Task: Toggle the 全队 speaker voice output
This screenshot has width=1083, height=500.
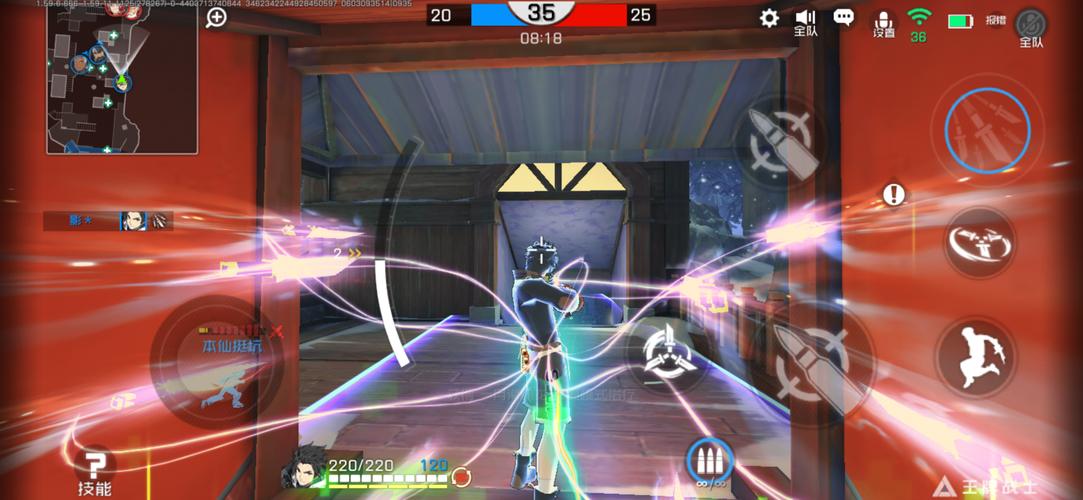Action: [806, 22]
